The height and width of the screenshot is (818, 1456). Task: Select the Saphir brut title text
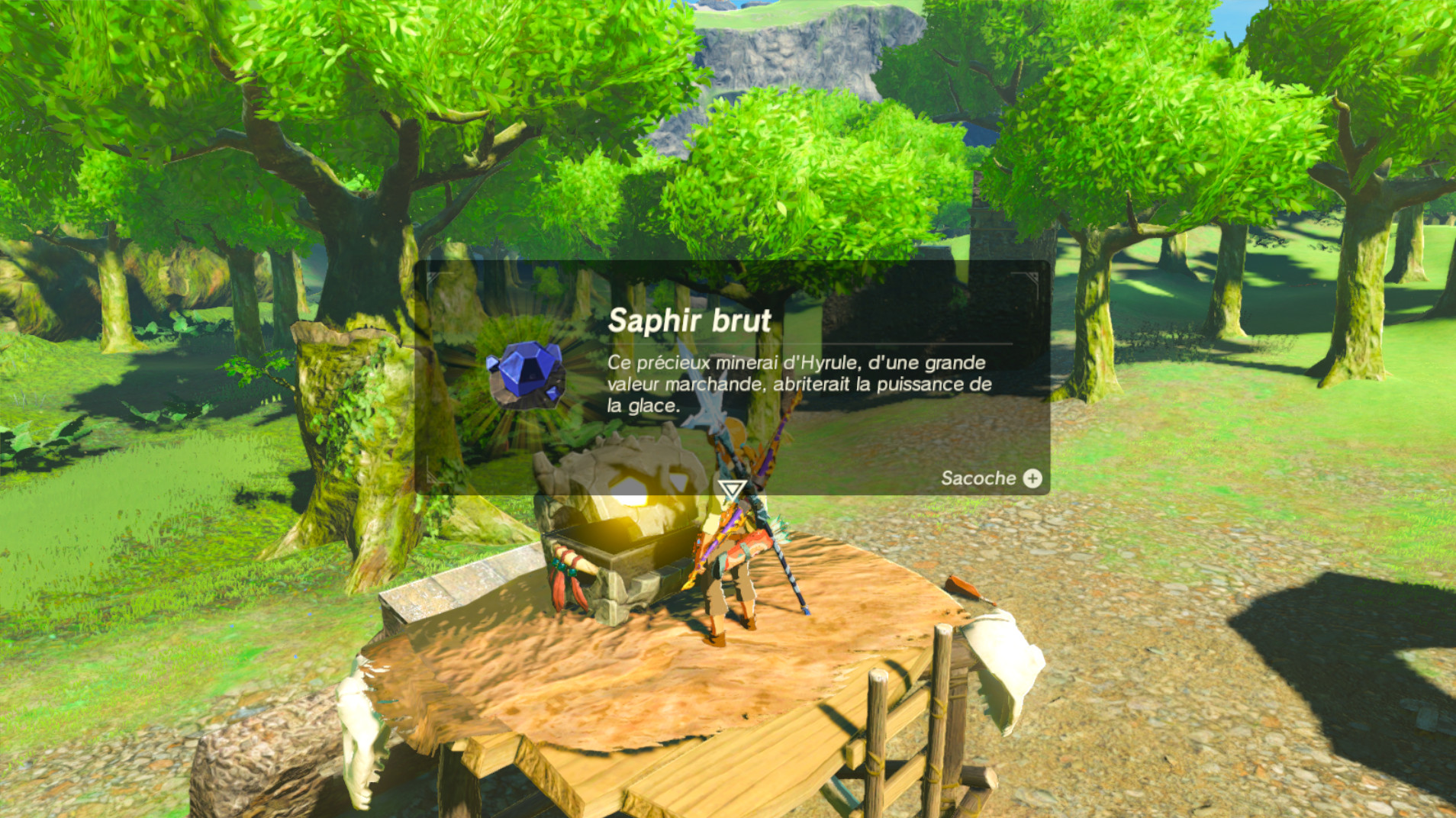tap(688, 321)
